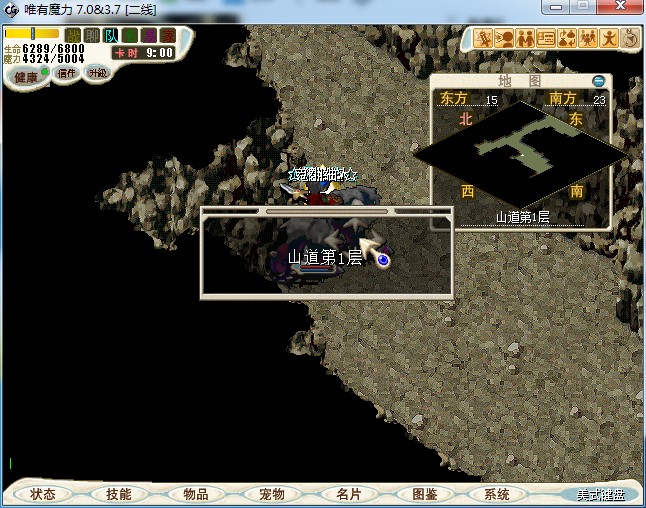Open the 名片 name card menu
The height and width of the screenshot is (508, 646).
pyautogui.click(x=347, y=494)
